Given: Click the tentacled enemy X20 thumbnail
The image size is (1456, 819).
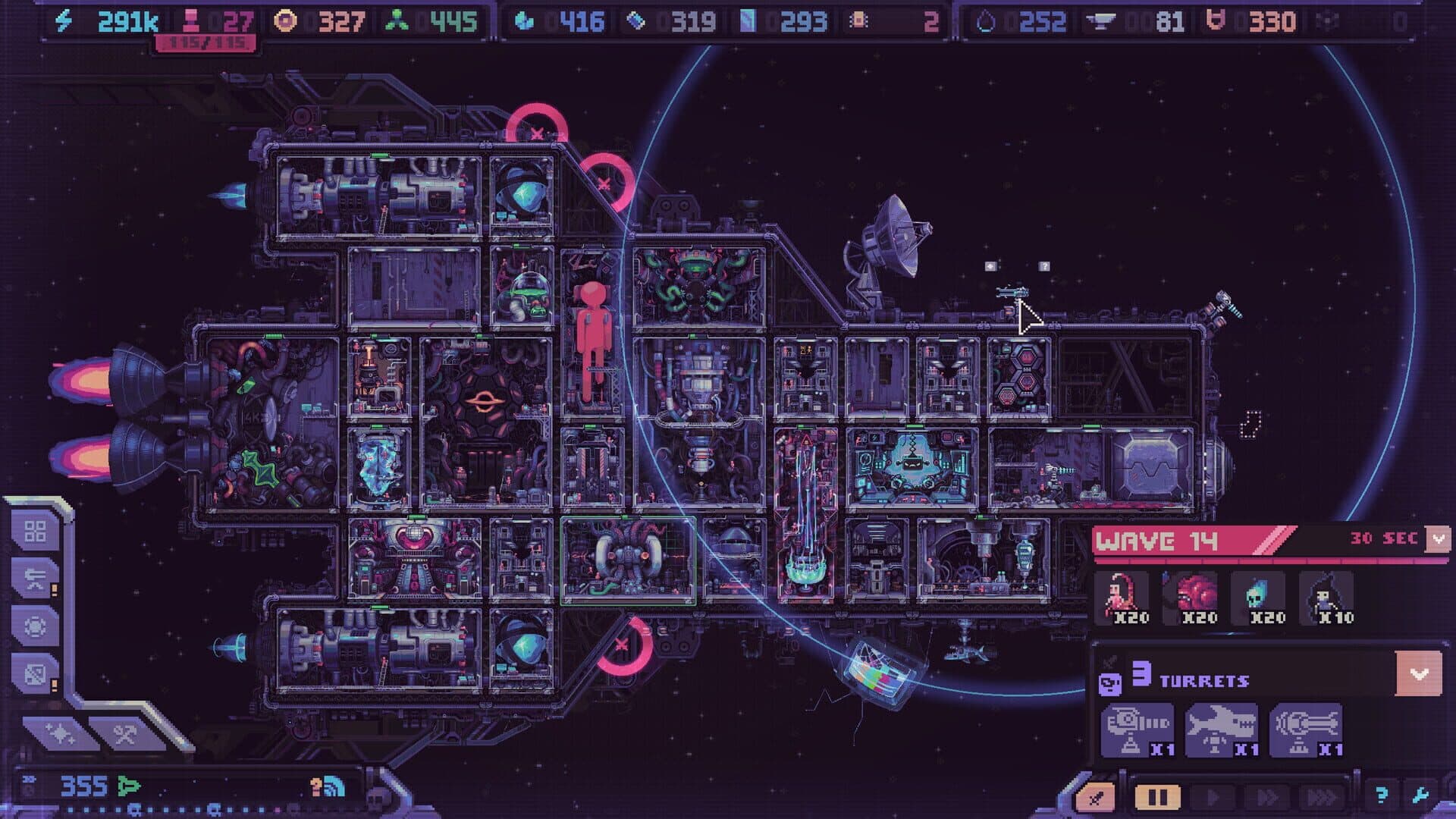Looking at the screenshot, I should tap(1122, 595).
